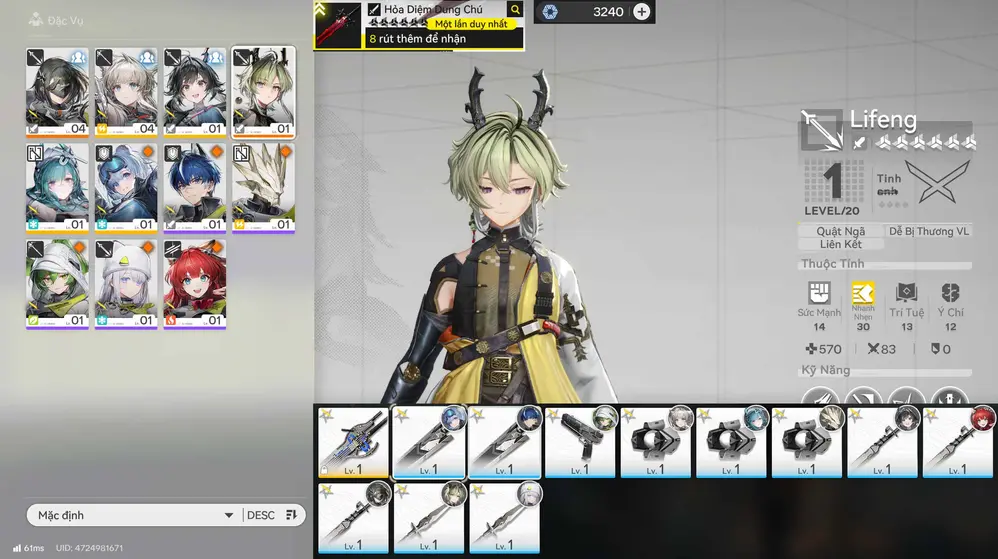998x559 pixels.
Task: Click the magnifier icon on weapon banner
Action: pos(515,10)
